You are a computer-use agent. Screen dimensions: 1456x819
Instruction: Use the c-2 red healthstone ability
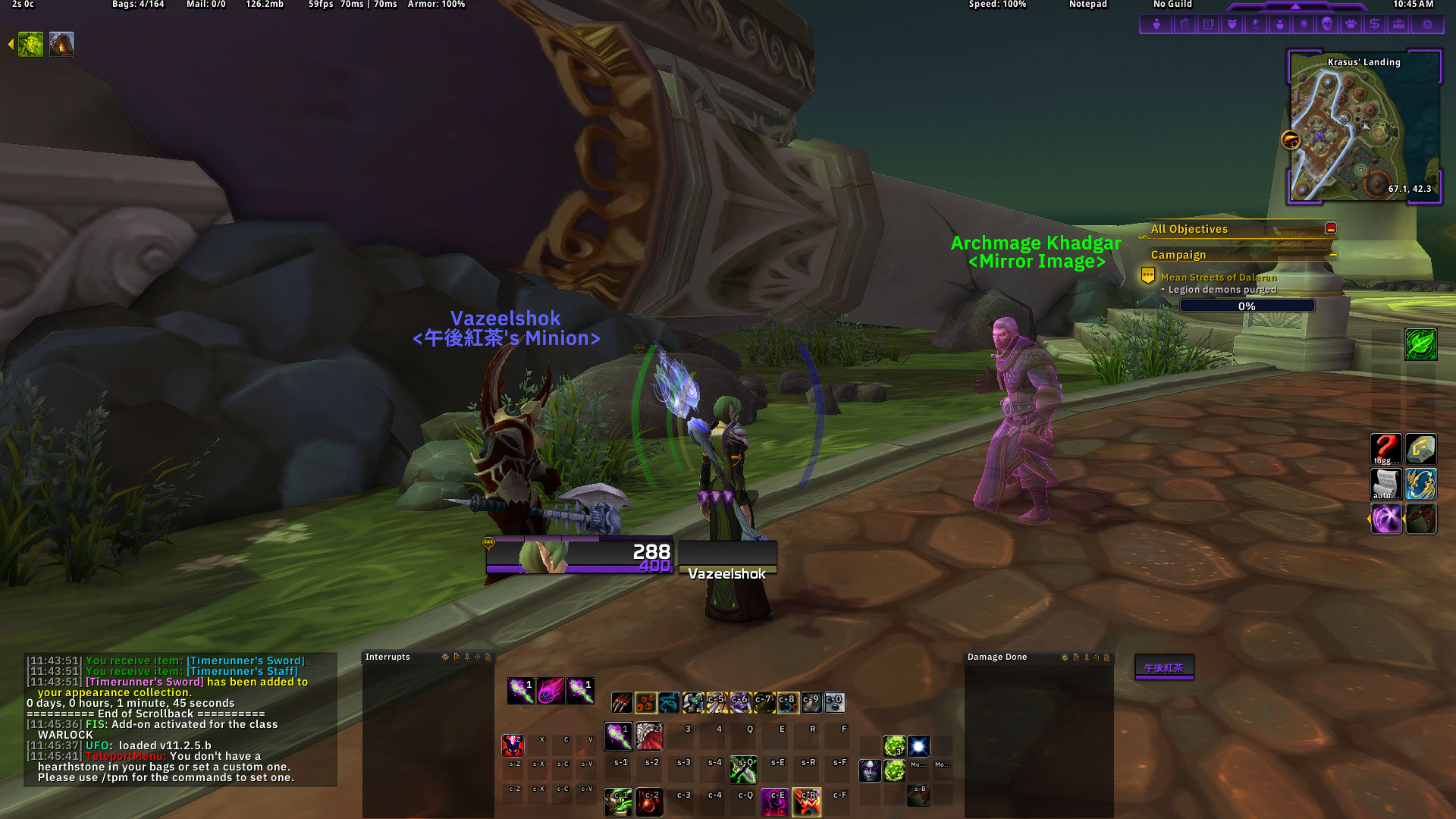(x=649, y=802)
